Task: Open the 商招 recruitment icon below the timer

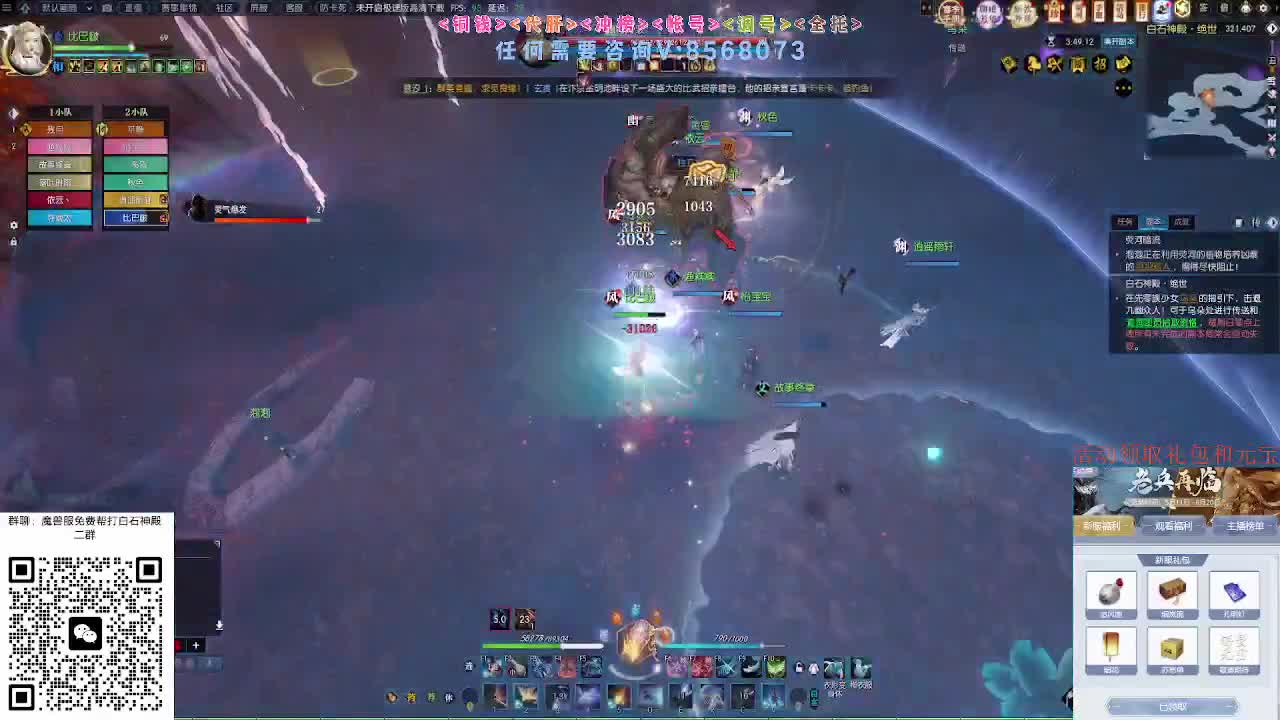Action: coord(1077,64)
